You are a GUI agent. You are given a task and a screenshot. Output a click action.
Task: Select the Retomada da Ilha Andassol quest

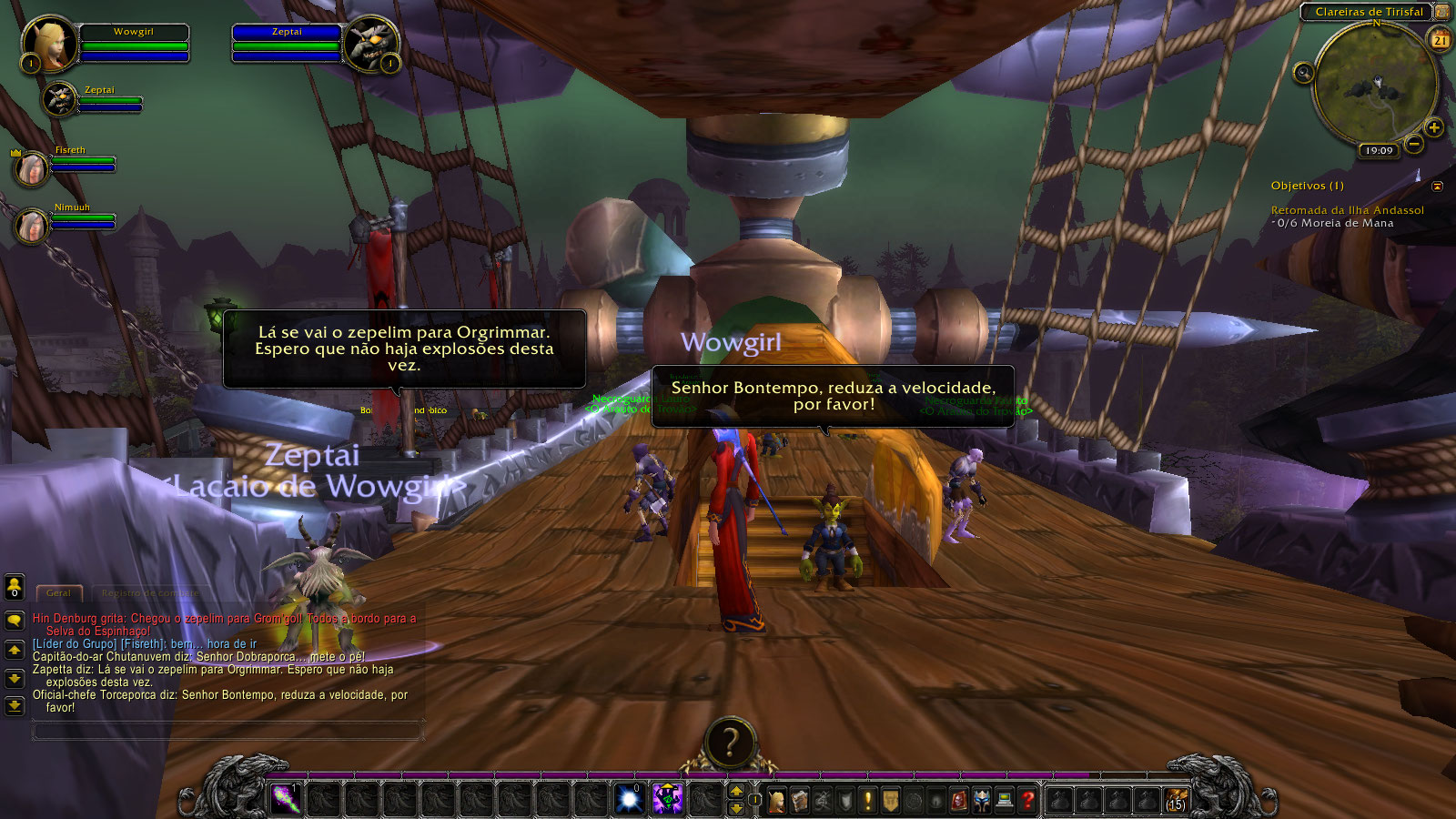1347,210
